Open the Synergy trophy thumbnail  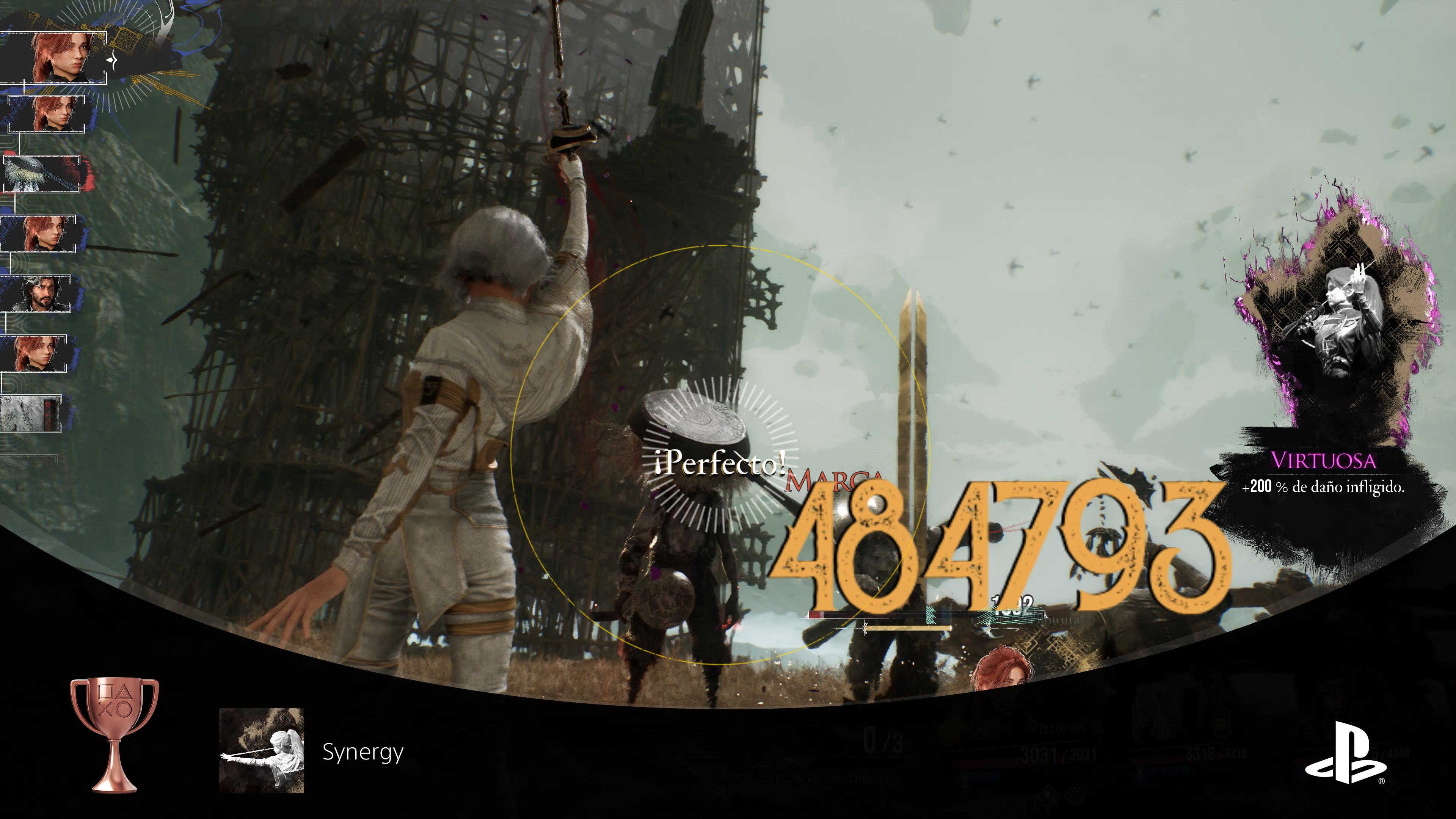tap(261, 751)
